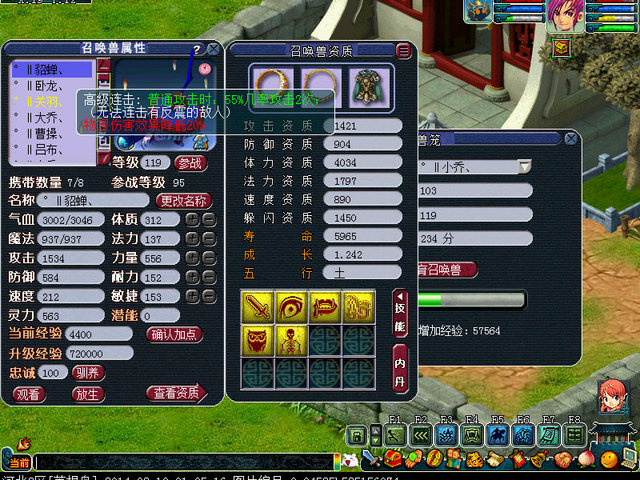Select 卧龙 in the summon list
The image size is (640, 480).
[47, 86]
